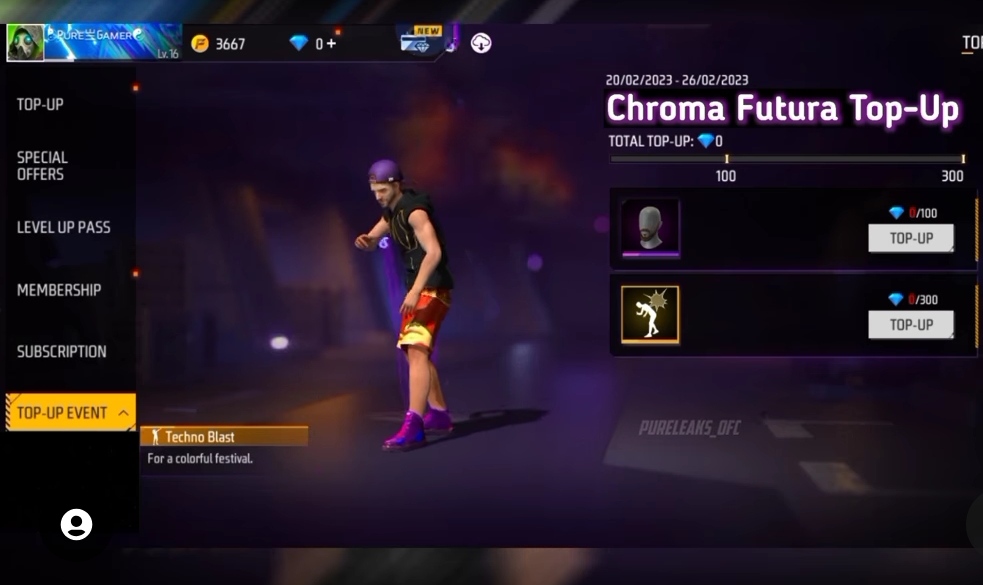
Task: Click the cloud download icon
Action: [481, 43]
